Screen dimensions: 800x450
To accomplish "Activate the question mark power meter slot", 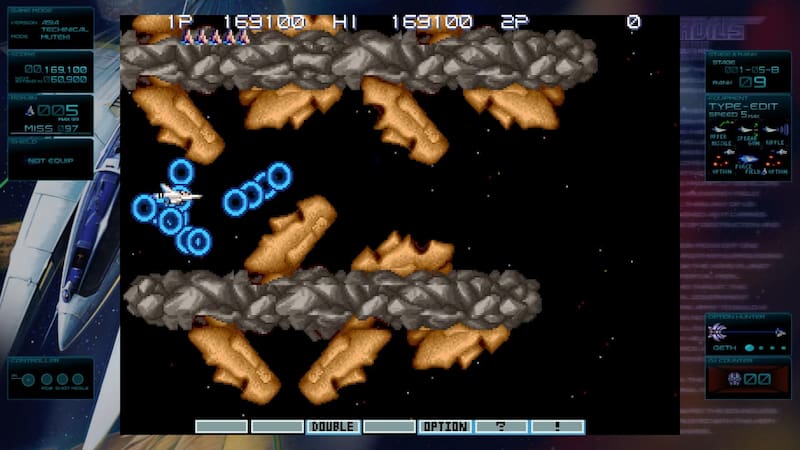I will point(500,427).
